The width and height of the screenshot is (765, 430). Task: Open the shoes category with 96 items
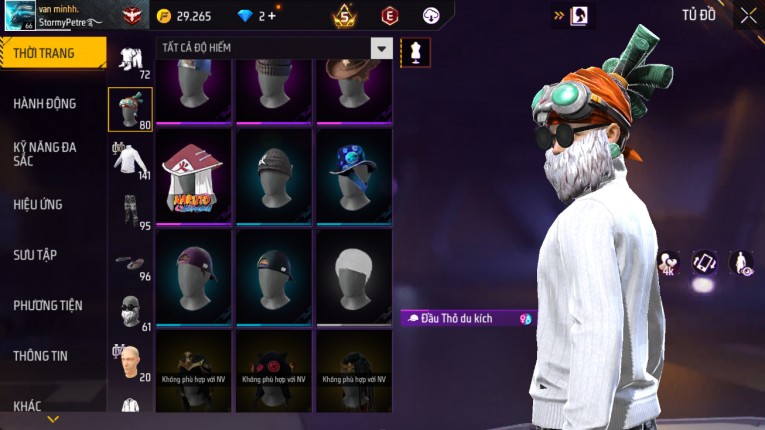[x=130, y=262]
